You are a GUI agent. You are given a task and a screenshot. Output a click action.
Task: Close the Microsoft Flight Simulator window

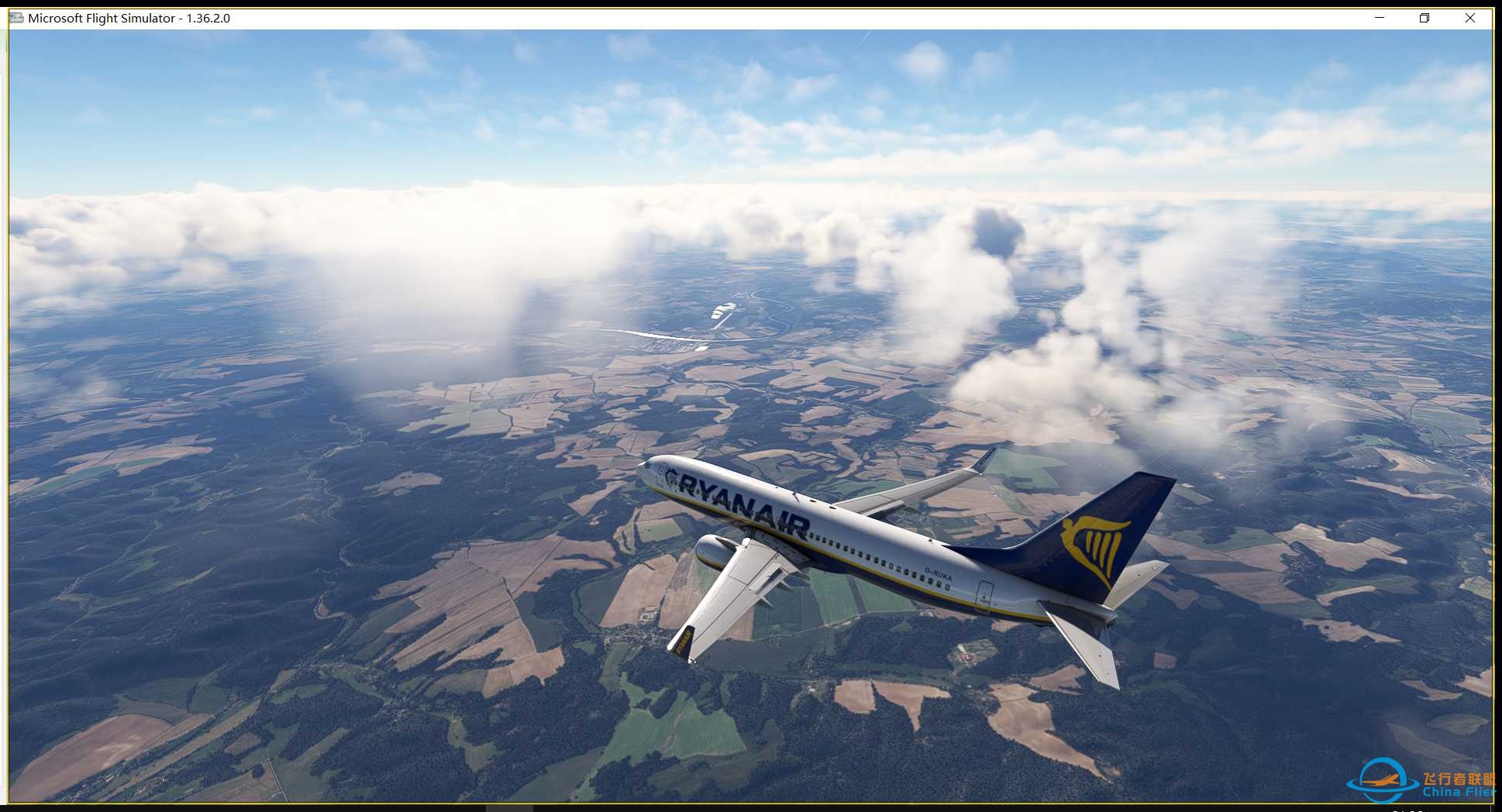coord(1470,18)
